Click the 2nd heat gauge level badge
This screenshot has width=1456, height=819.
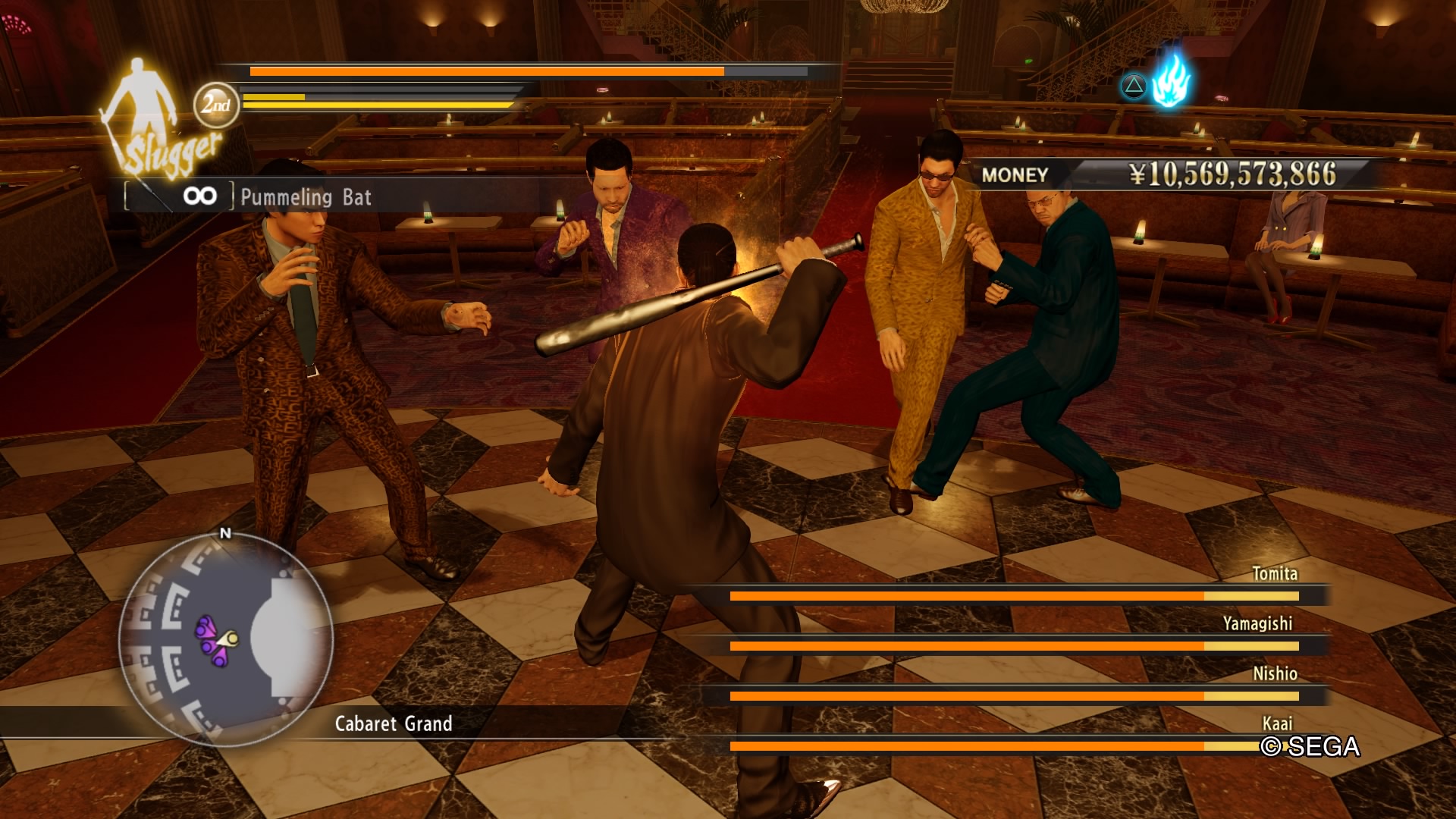coord(216,105)
